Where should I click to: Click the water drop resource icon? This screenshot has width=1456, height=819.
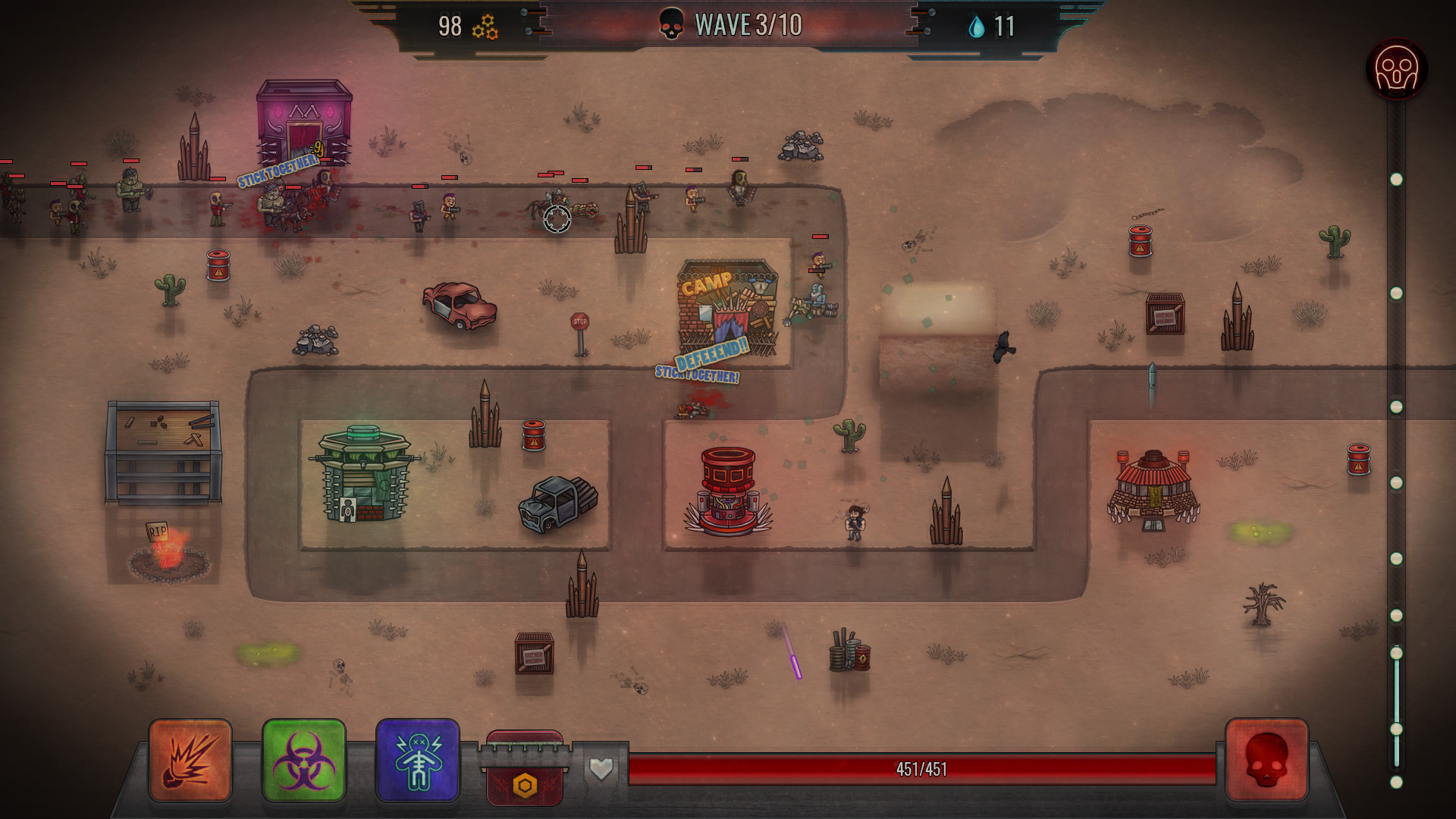[x=978, y=25]
